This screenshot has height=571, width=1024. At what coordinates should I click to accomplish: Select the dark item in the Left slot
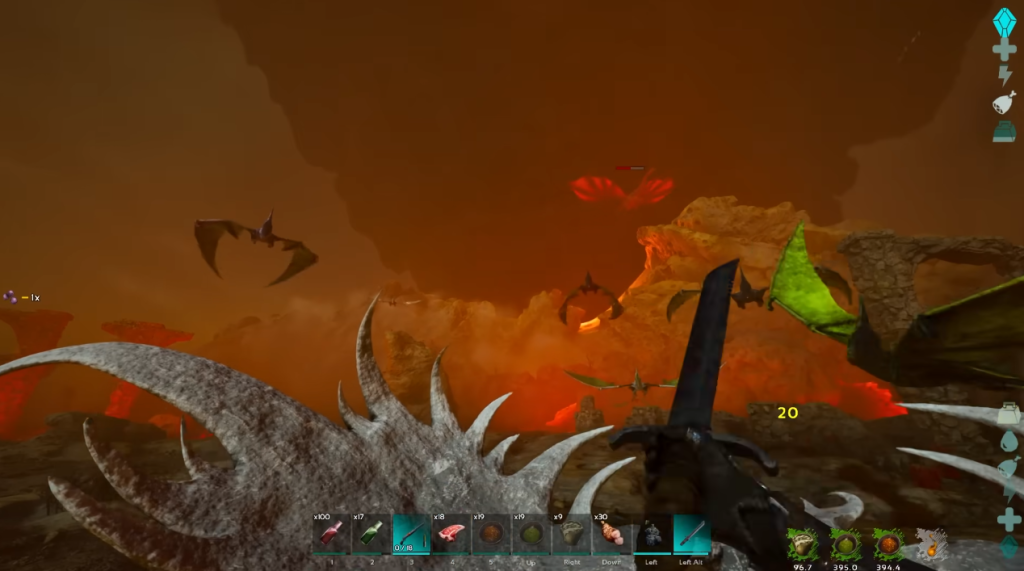(652, 533)
